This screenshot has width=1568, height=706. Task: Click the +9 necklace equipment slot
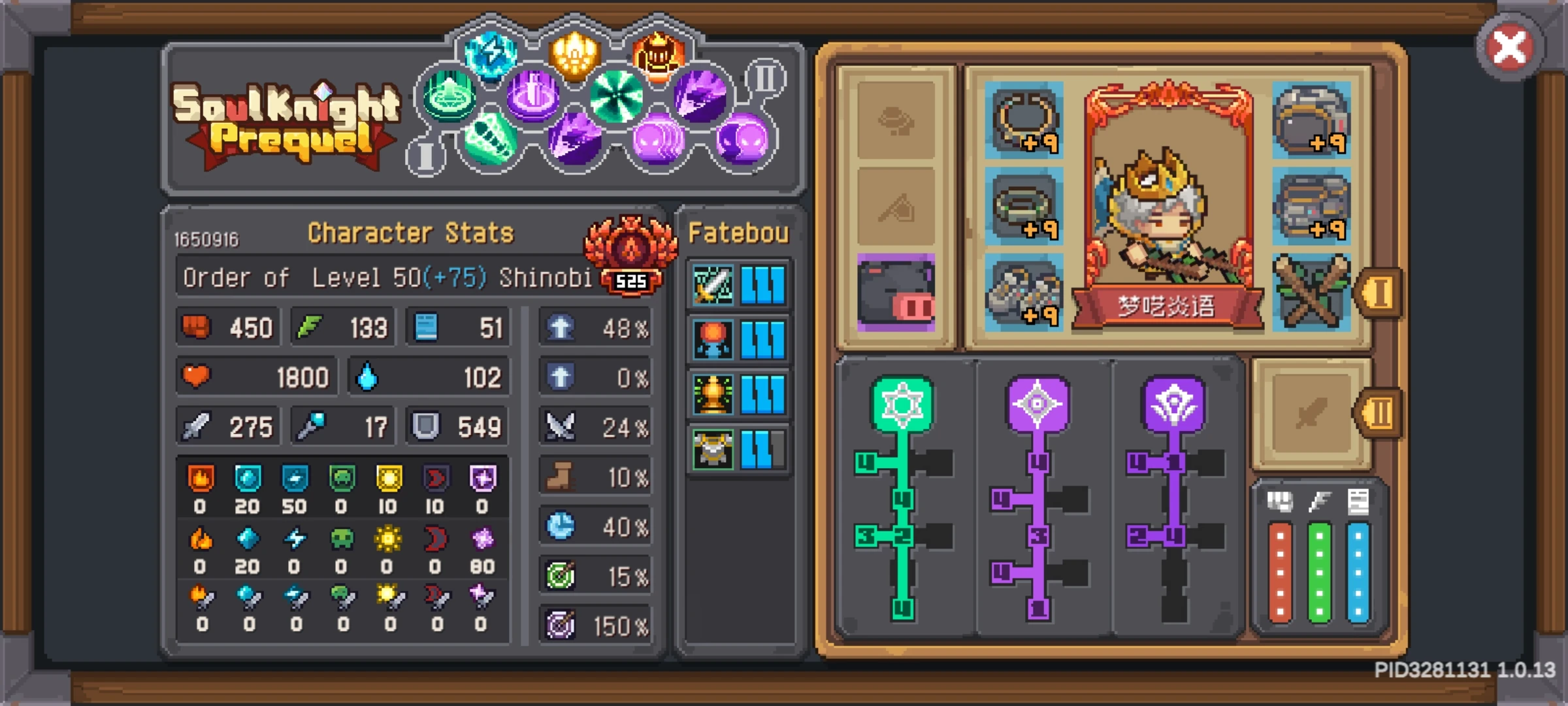(x=1025, y=121)
